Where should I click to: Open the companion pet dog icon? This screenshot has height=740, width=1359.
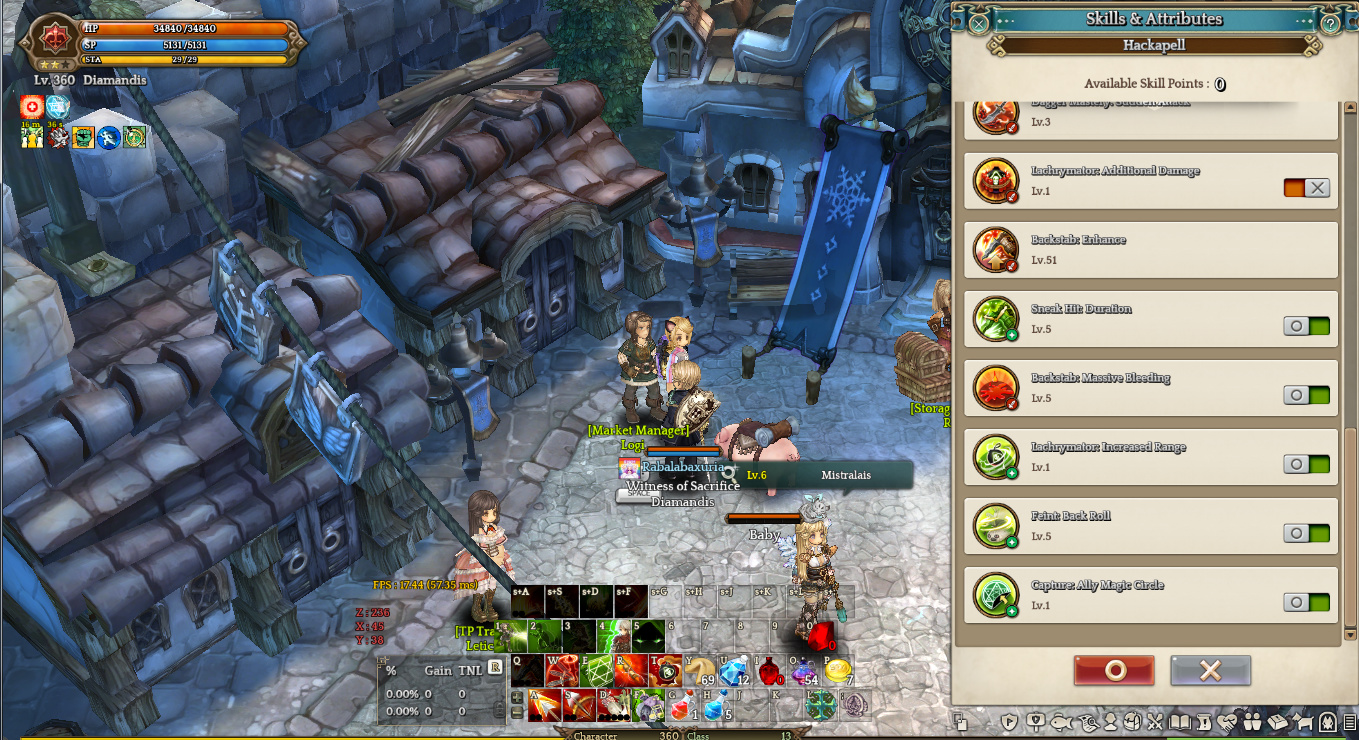coord(1303,721)
